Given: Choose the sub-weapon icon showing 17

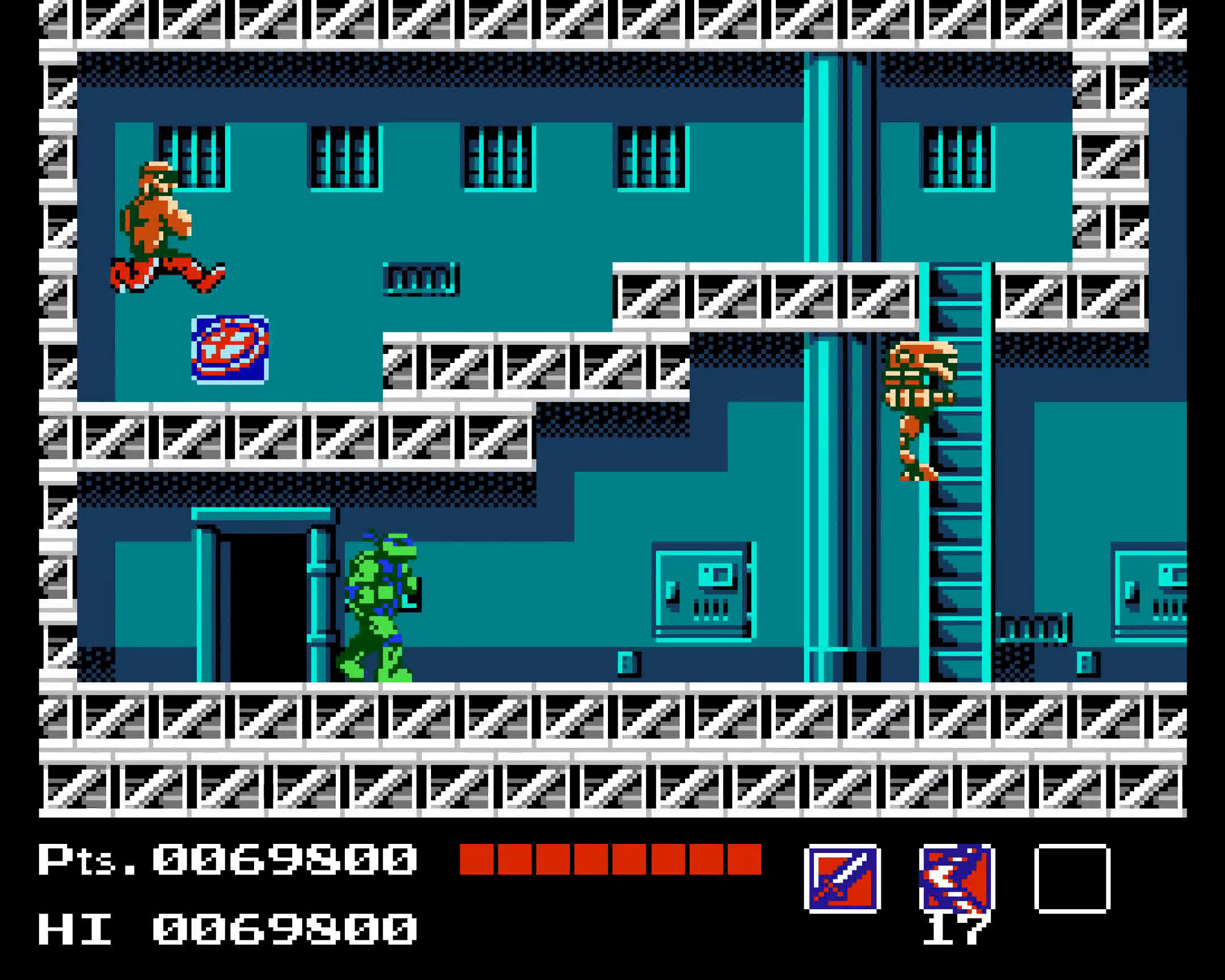Looking at the screenshot, I should tap(957, 879).
